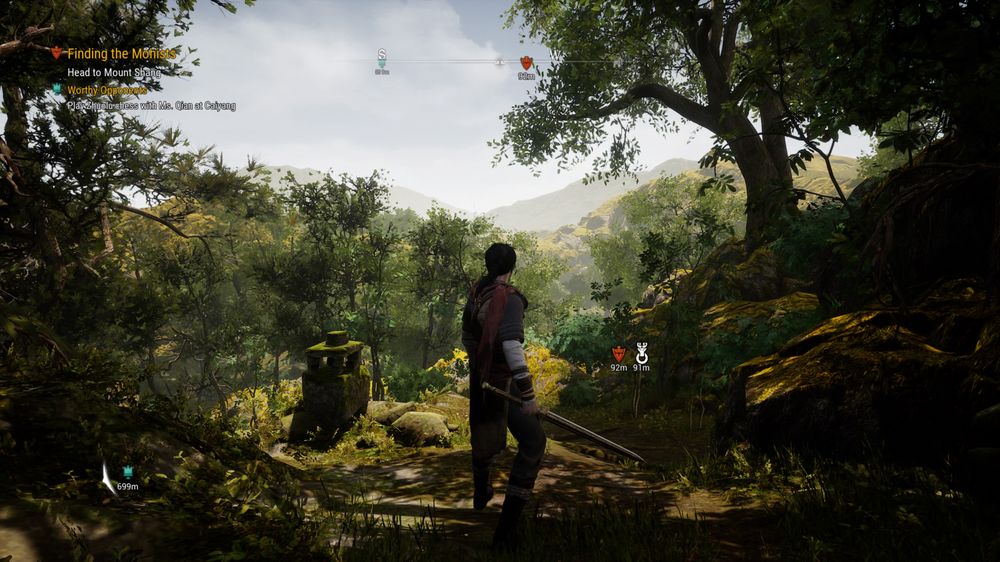
Task: Click the red 92m objective waypoint marker
Action: (618, 353)
